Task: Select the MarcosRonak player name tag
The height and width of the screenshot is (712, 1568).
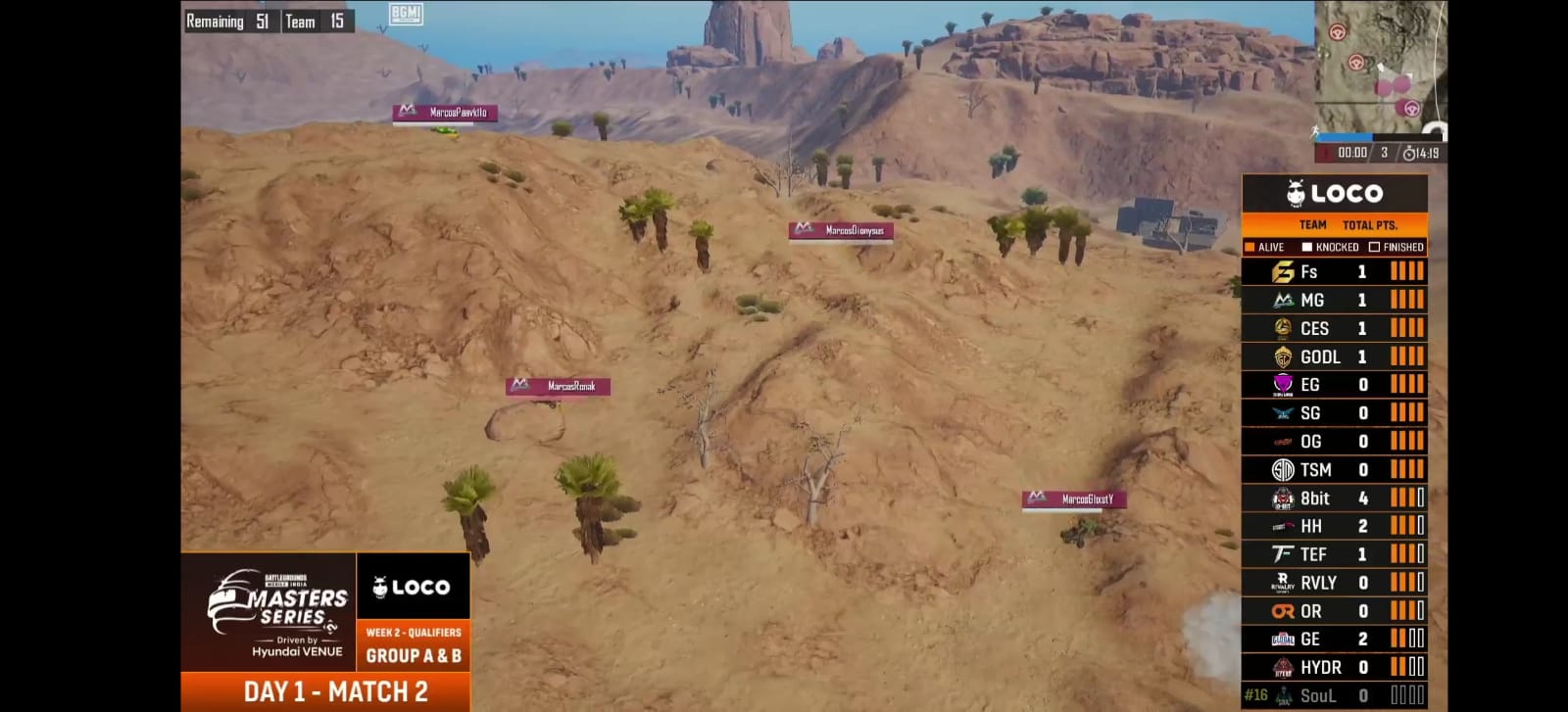Action: [559, 387]
